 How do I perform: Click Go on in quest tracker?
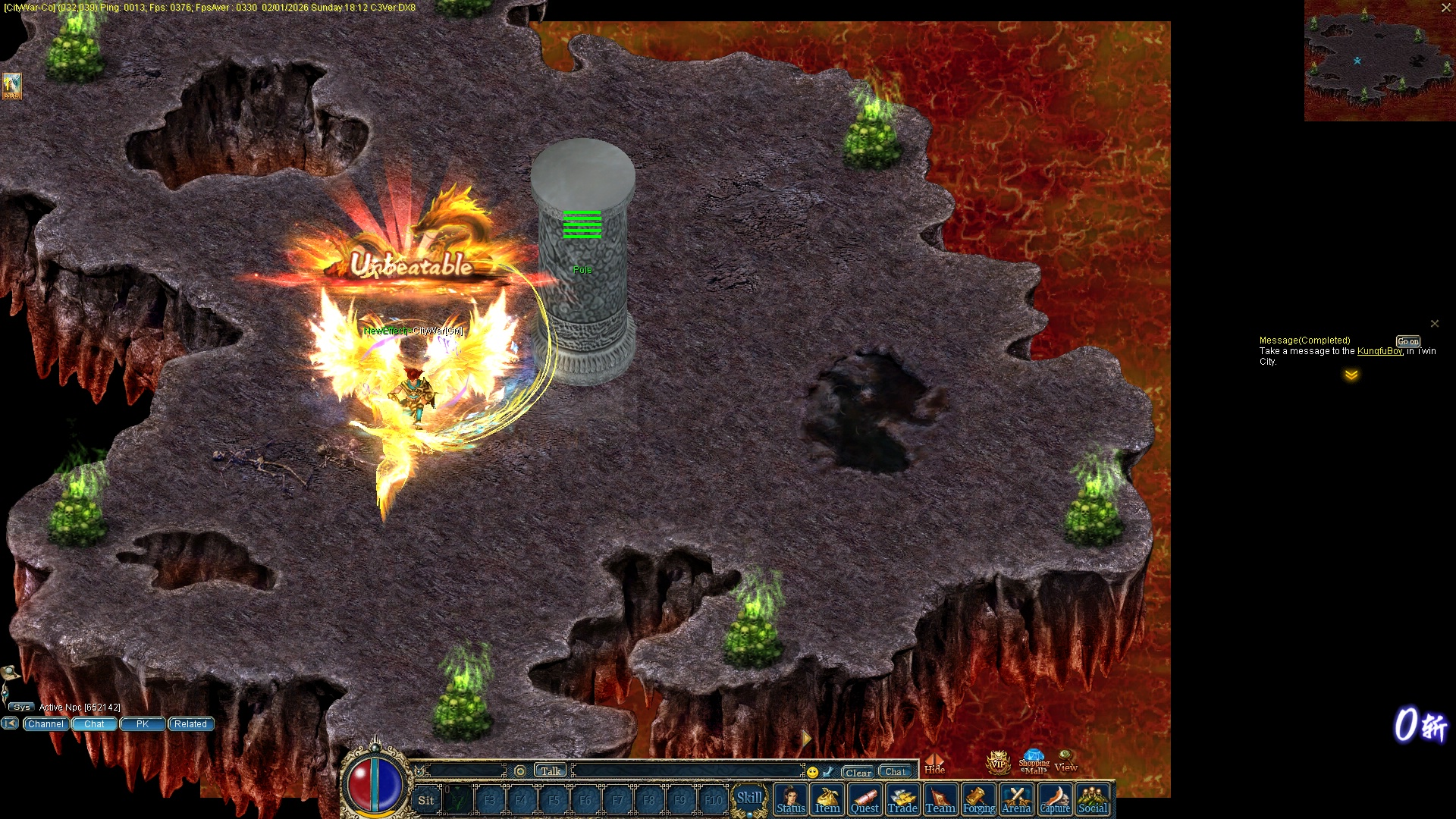pos(1408,341)
